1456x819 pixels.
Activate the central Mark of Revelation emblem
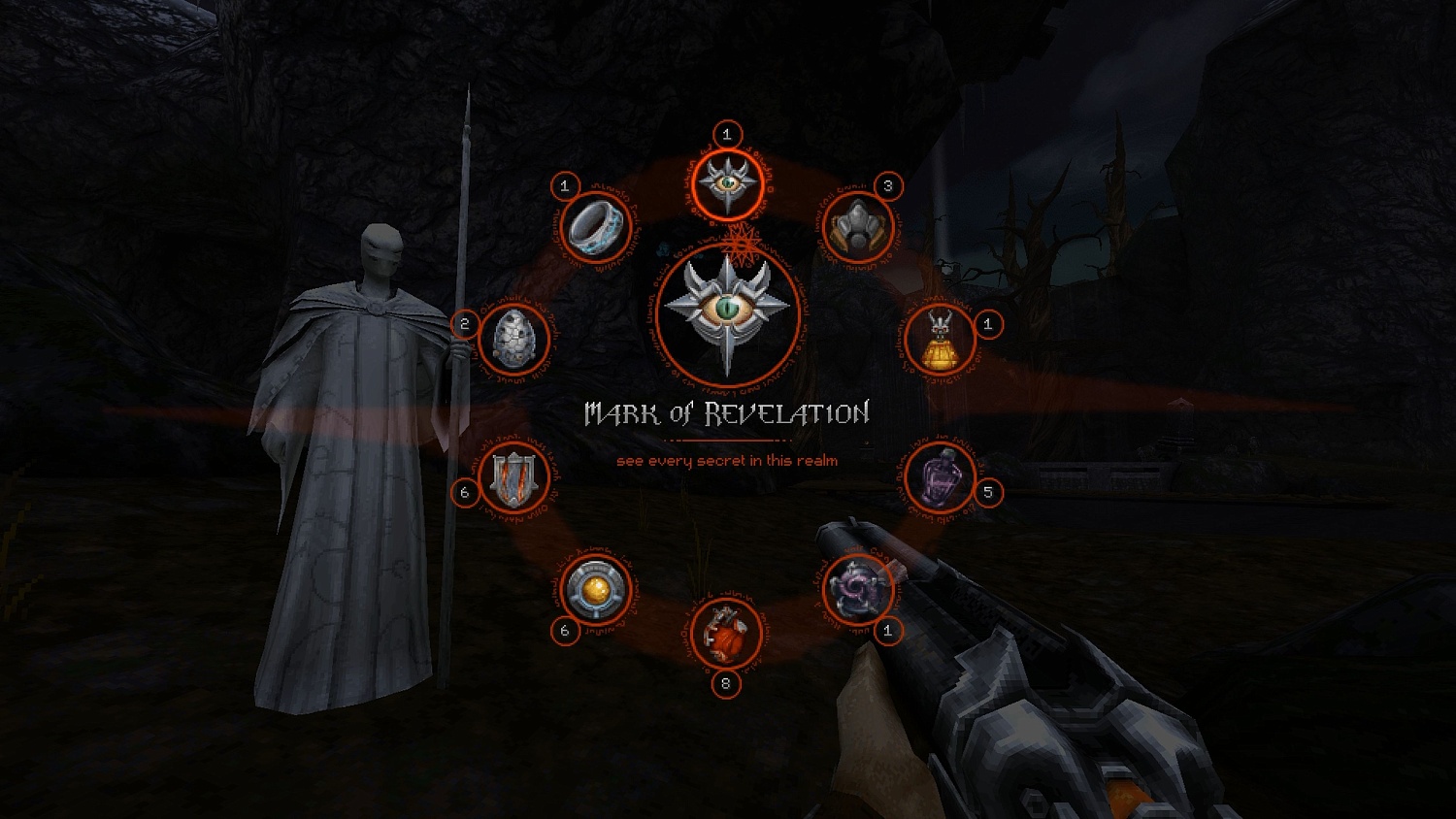(726, 309)
